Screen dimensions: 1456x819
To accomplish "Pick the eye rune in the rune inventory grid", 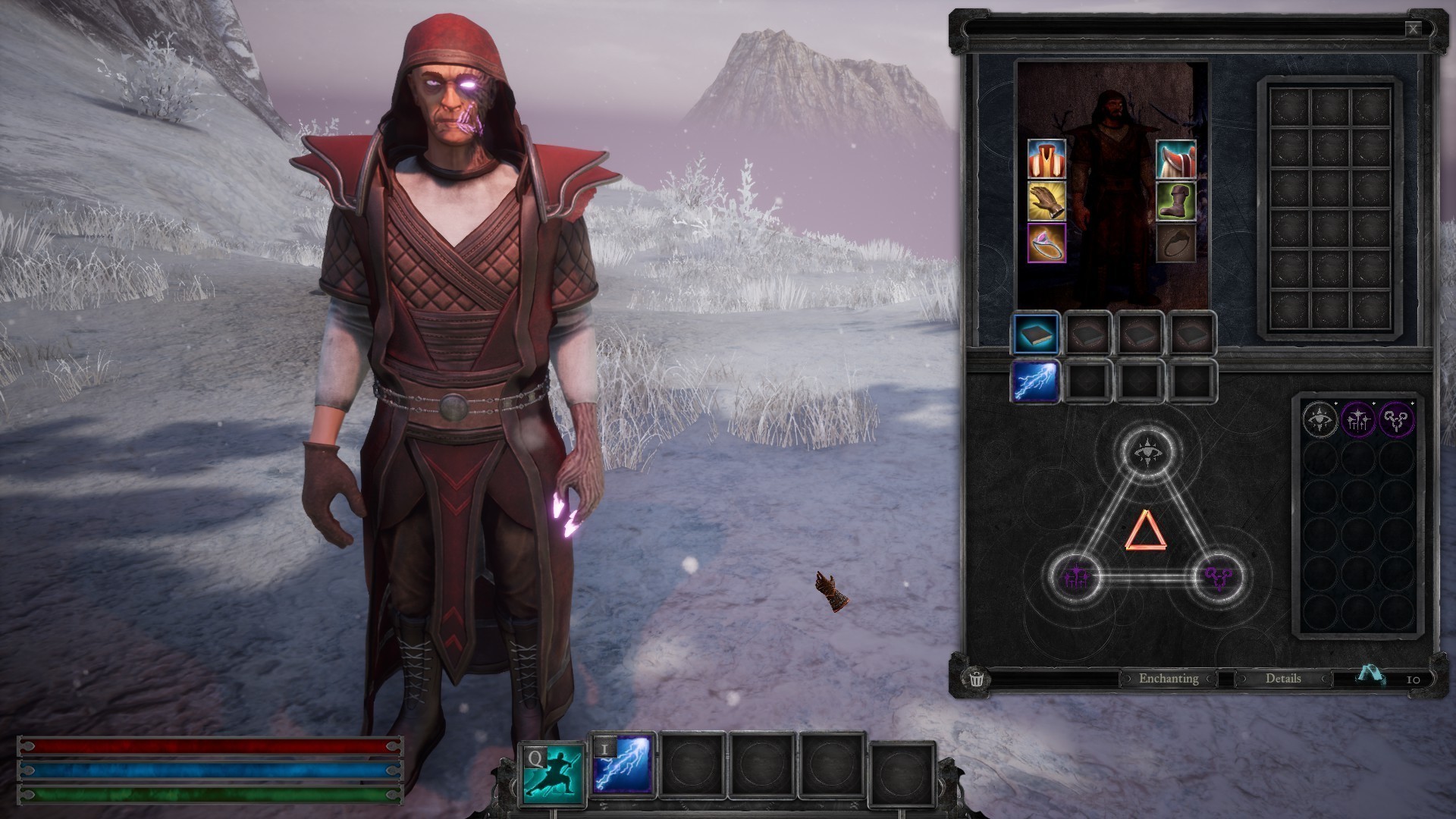I will pos(1320,419).
